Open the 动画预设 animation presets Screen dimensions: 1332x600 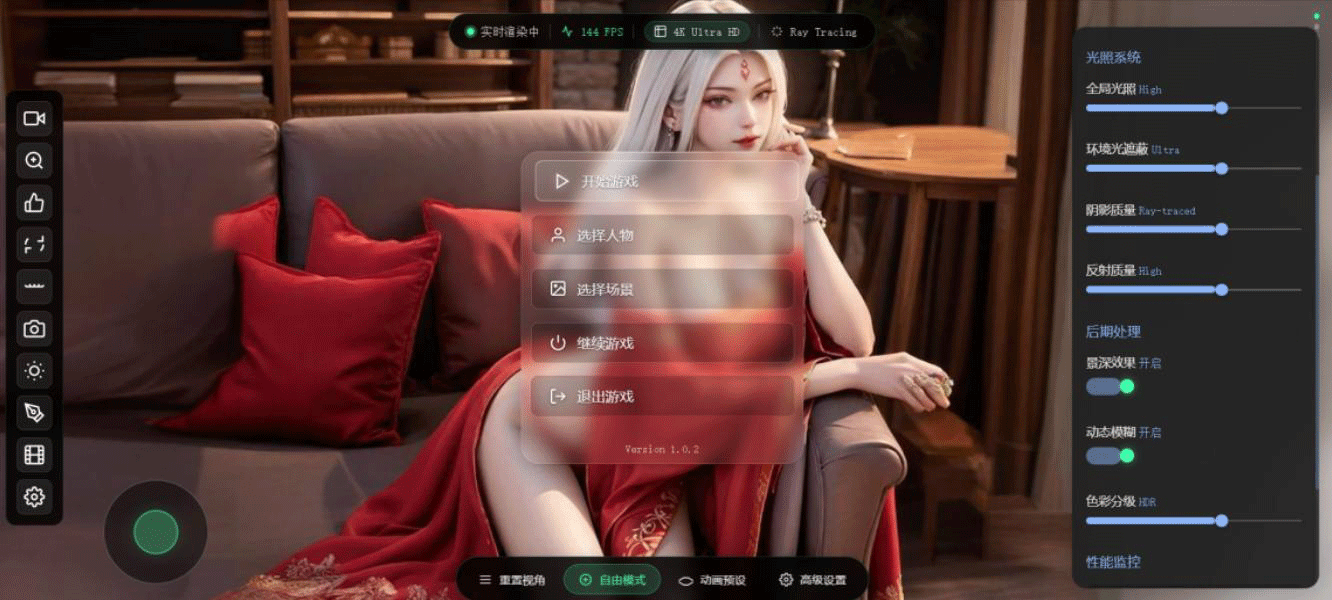tap(712, 580)
